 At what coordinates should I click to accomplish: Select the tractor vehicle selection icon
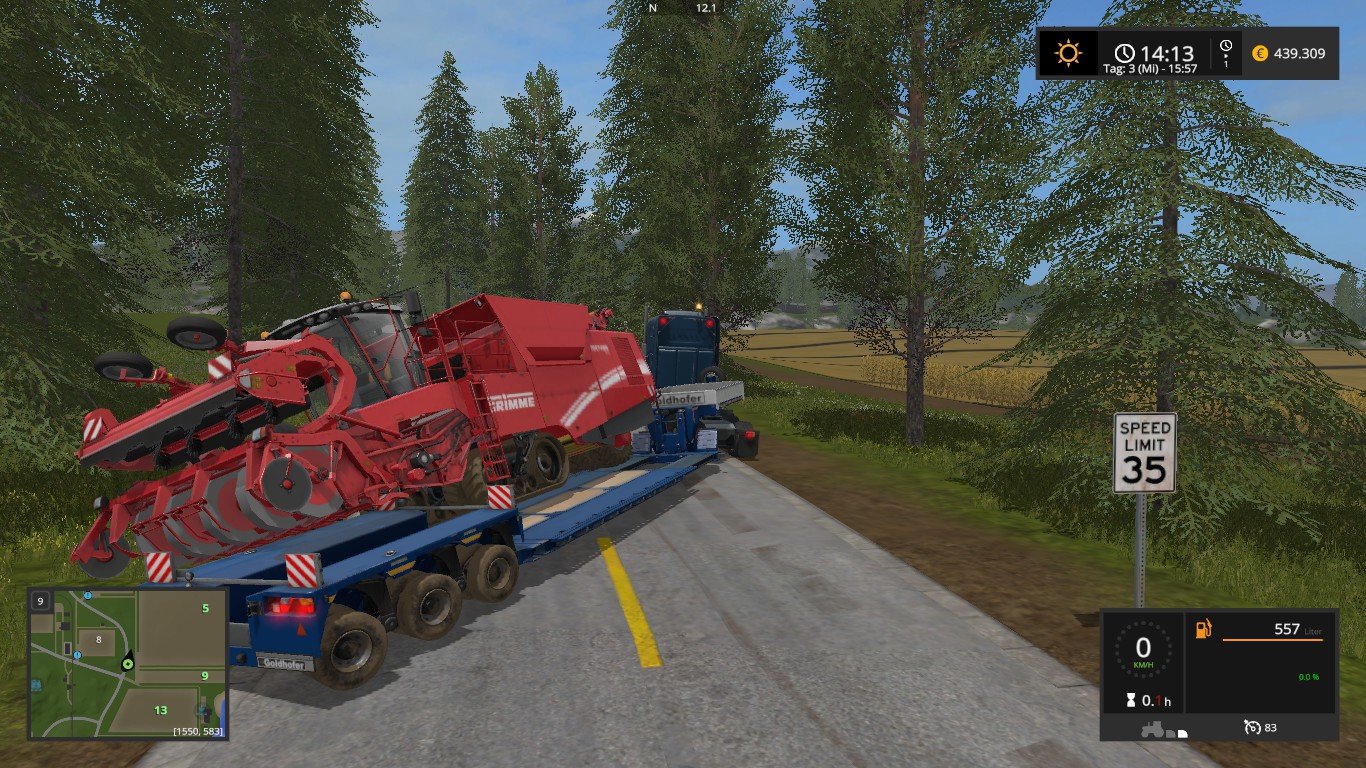click(x=1152, y=730)
